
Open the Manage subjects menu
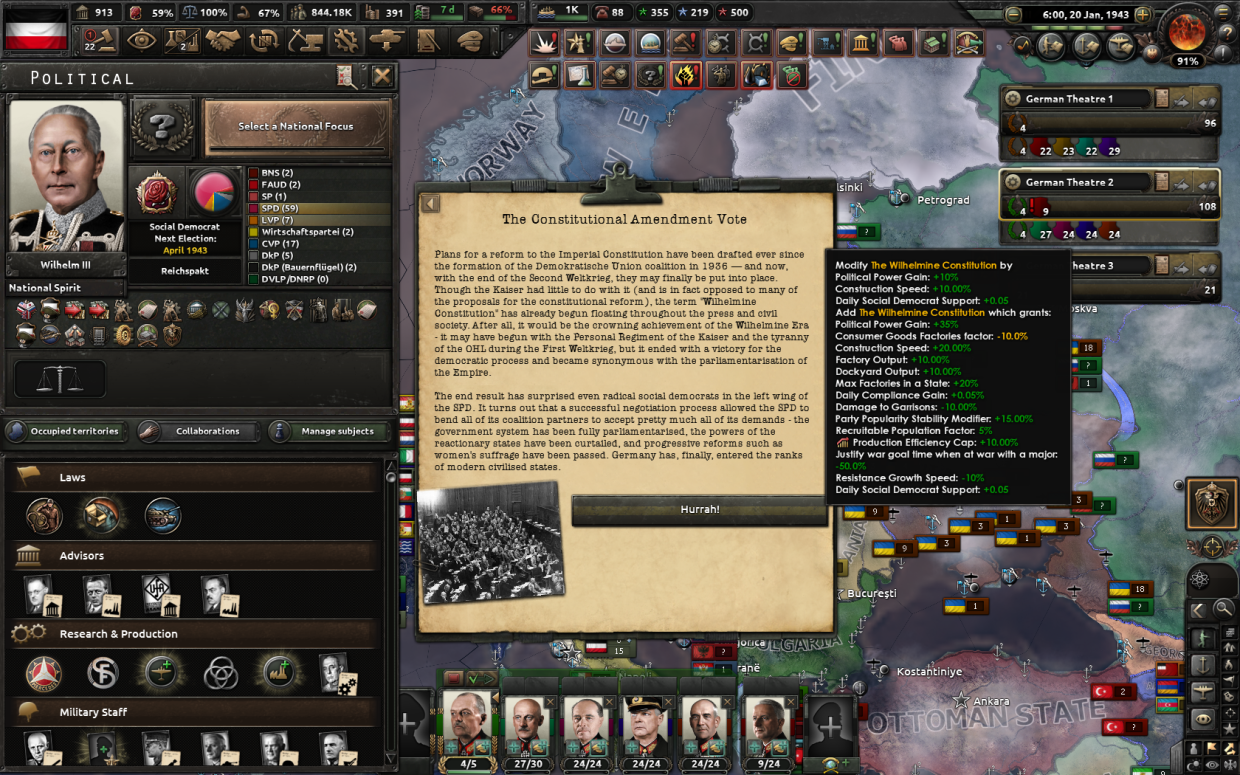tap(328, 431)
